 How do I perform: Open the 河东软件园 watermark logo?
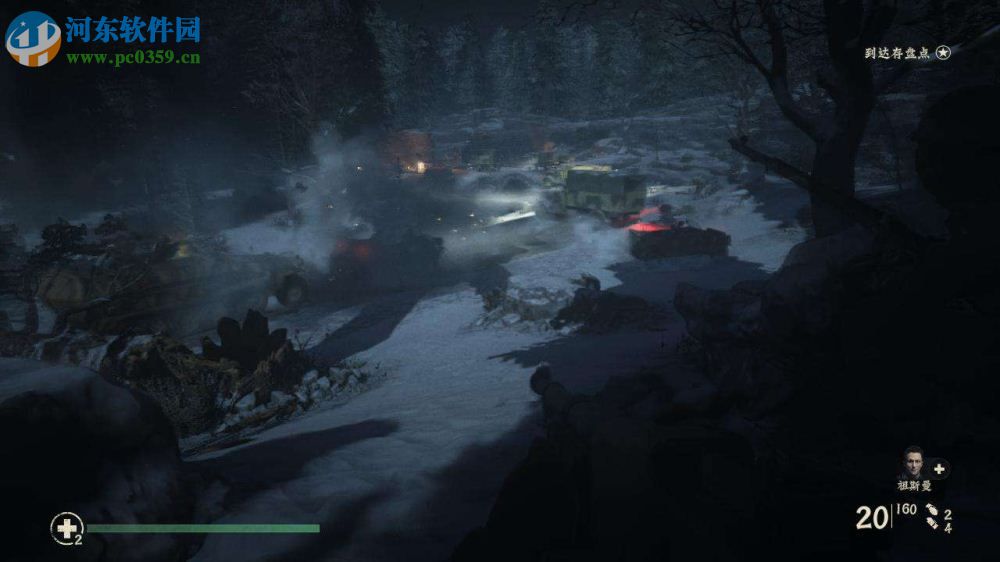[x=33, y=38]
